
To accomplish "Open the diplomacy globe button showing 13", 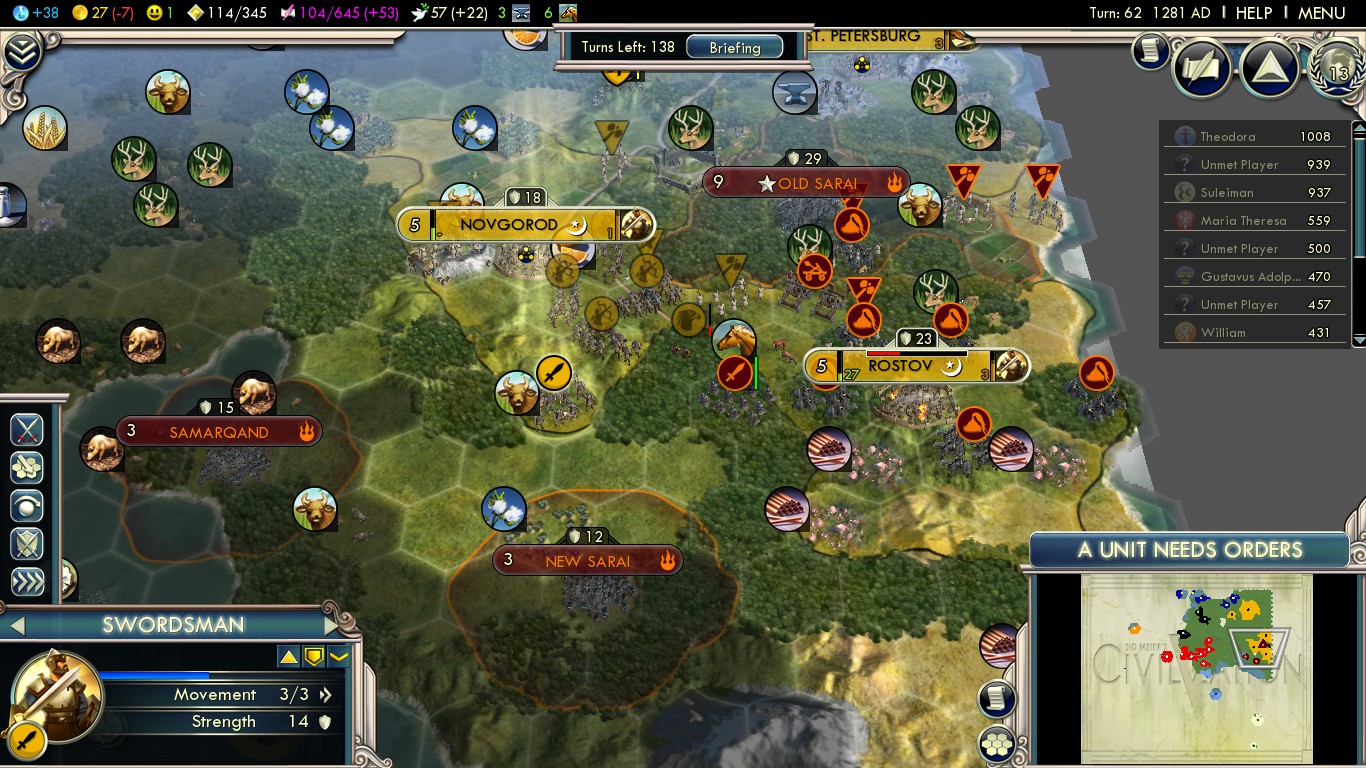I will [x=1337, y=68].
